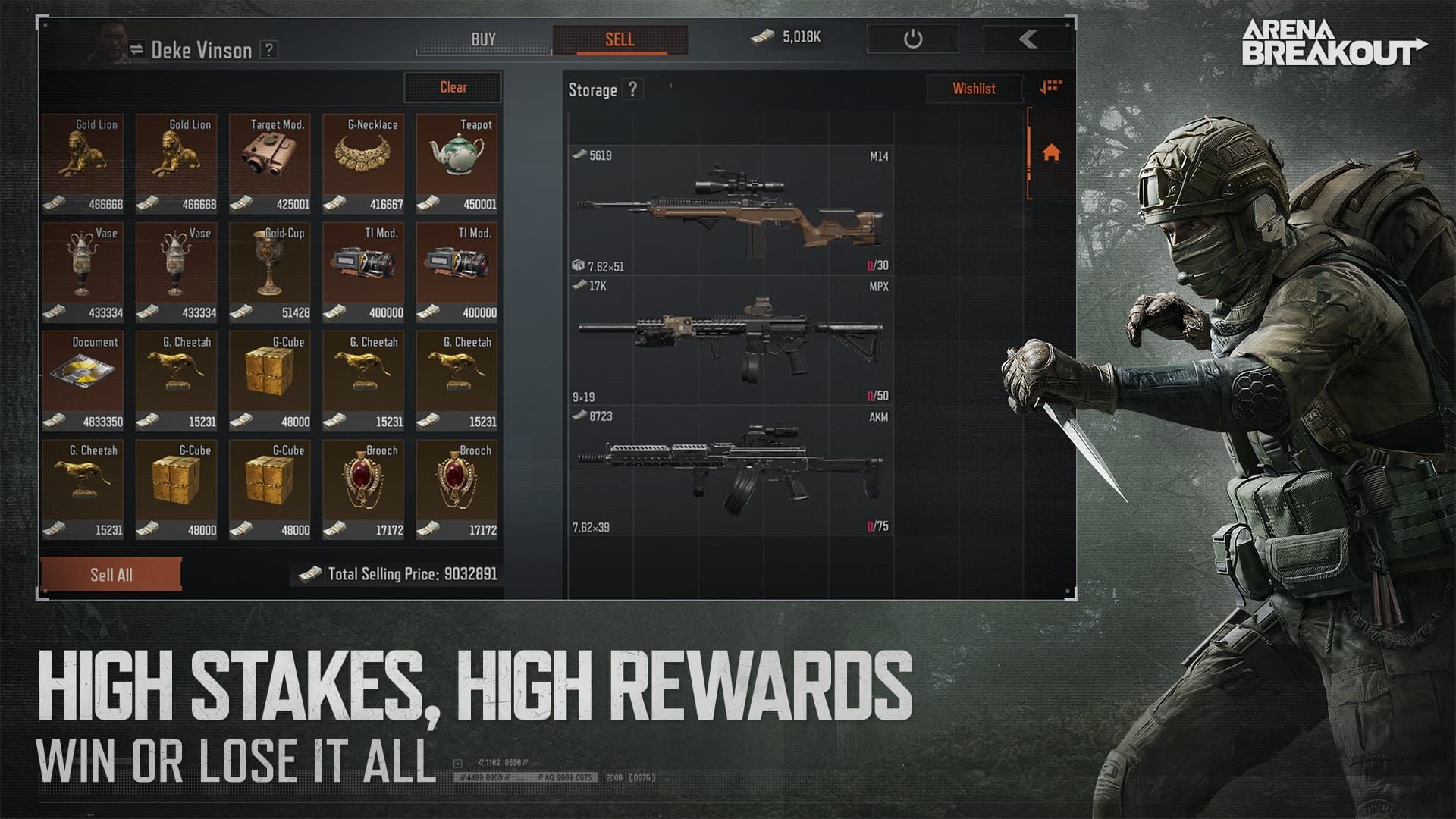The width and height of the screenshot is (1456, 819).
Task: Click the orange scrollbar in Storage panel
Action: [1030, 152]
